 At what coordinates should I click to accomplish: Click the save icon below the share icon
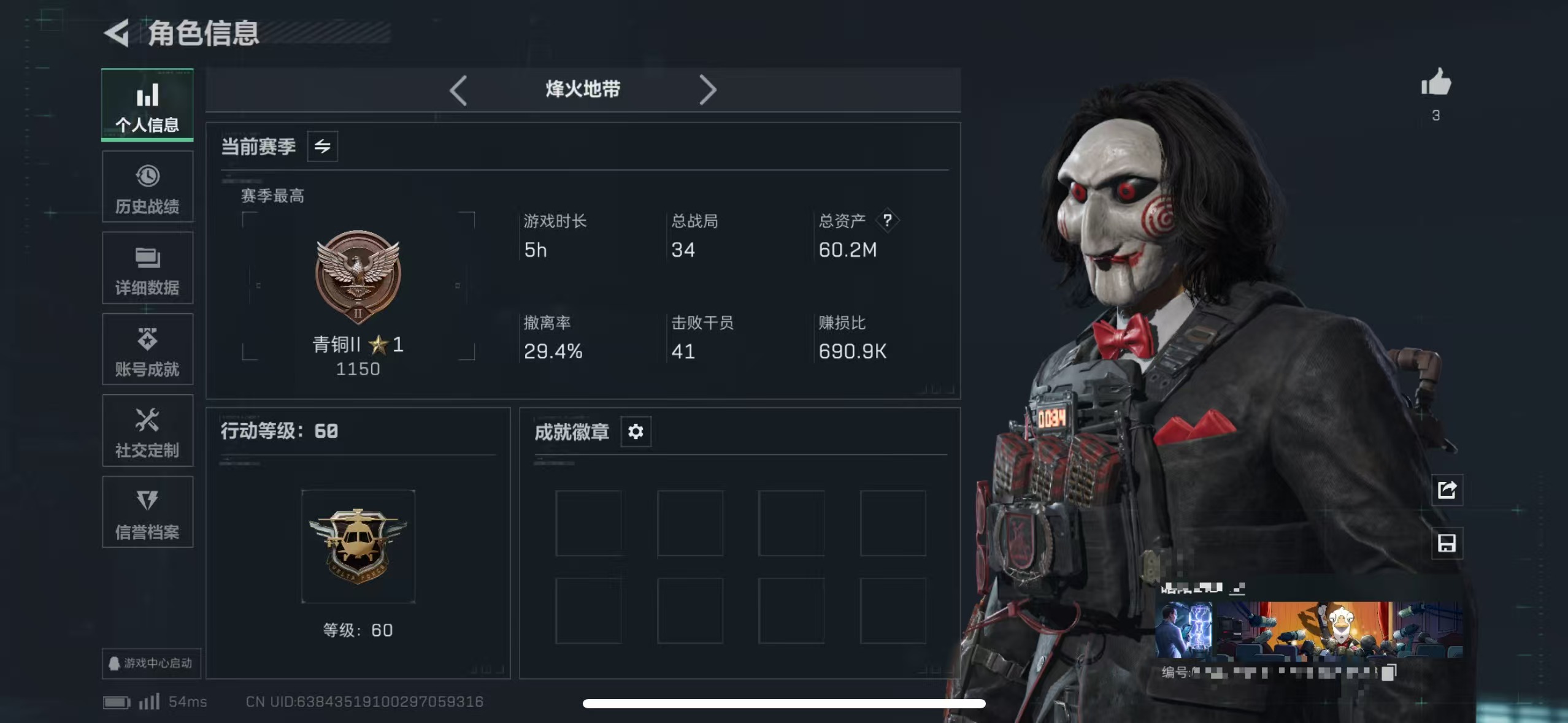[1448, 543]
